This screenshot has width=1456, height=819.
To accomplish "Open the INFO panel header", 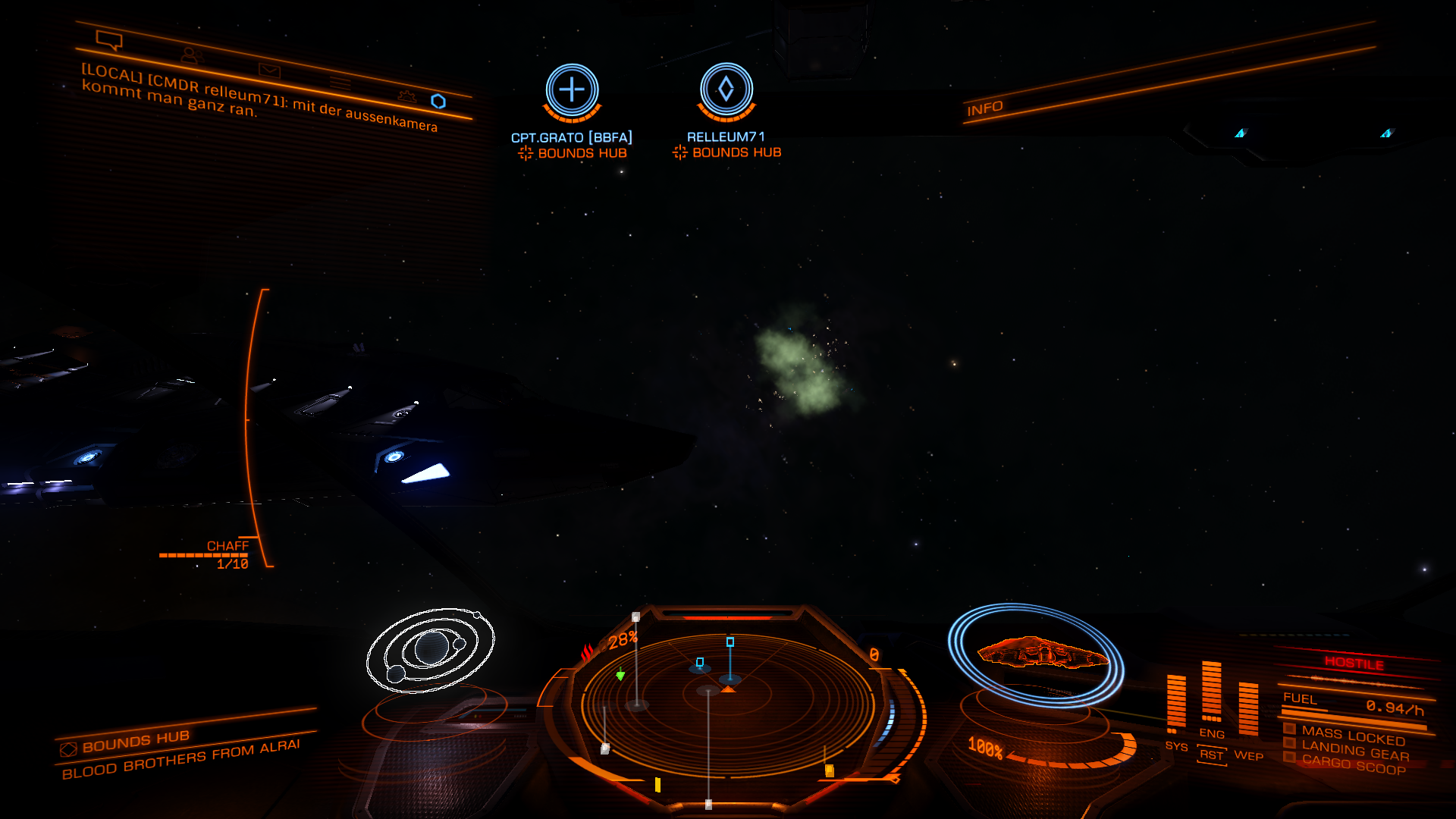I will [x=984, y=108].
